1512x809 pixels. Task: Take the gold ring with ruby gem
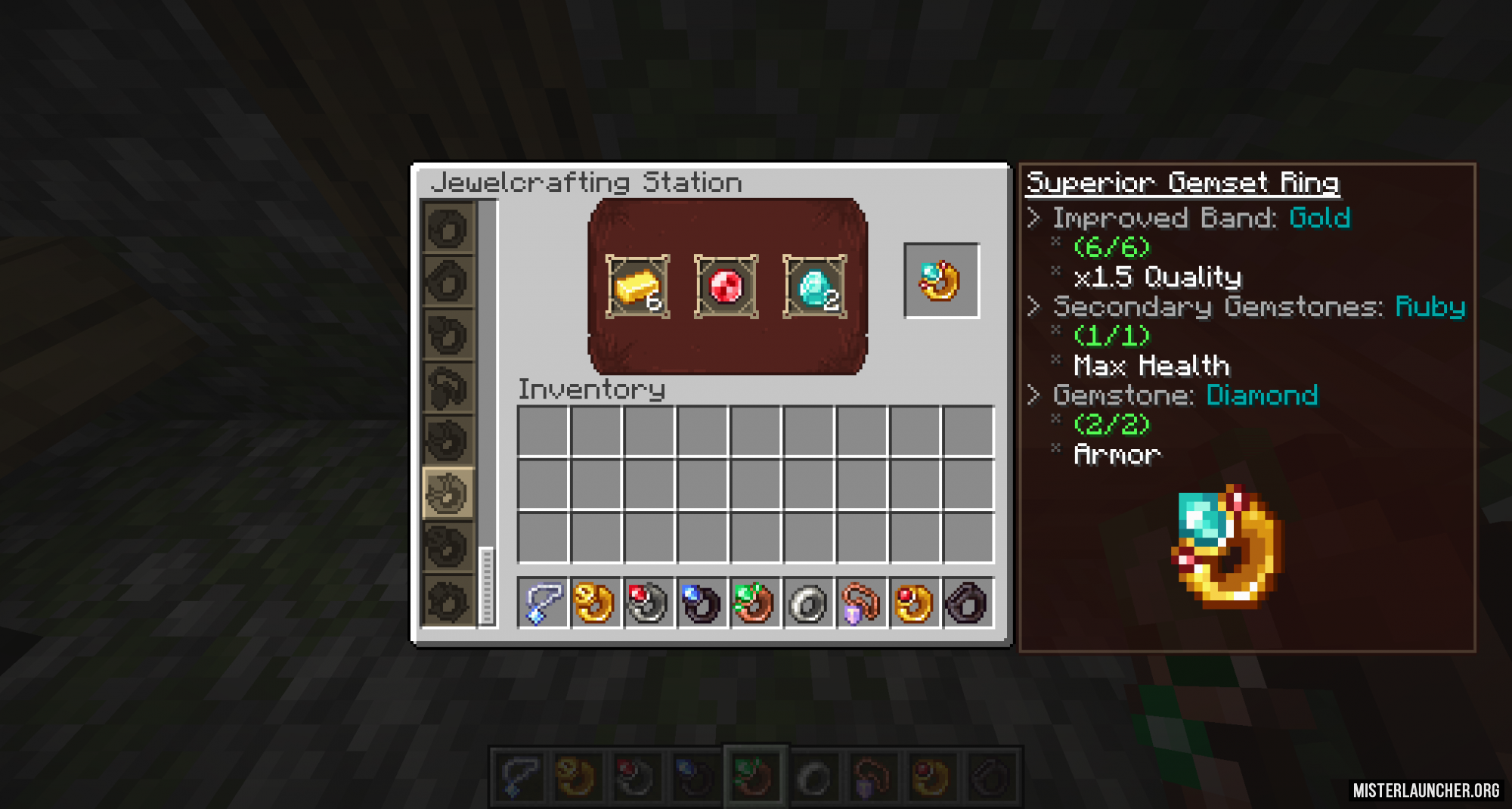pos(914,603)
